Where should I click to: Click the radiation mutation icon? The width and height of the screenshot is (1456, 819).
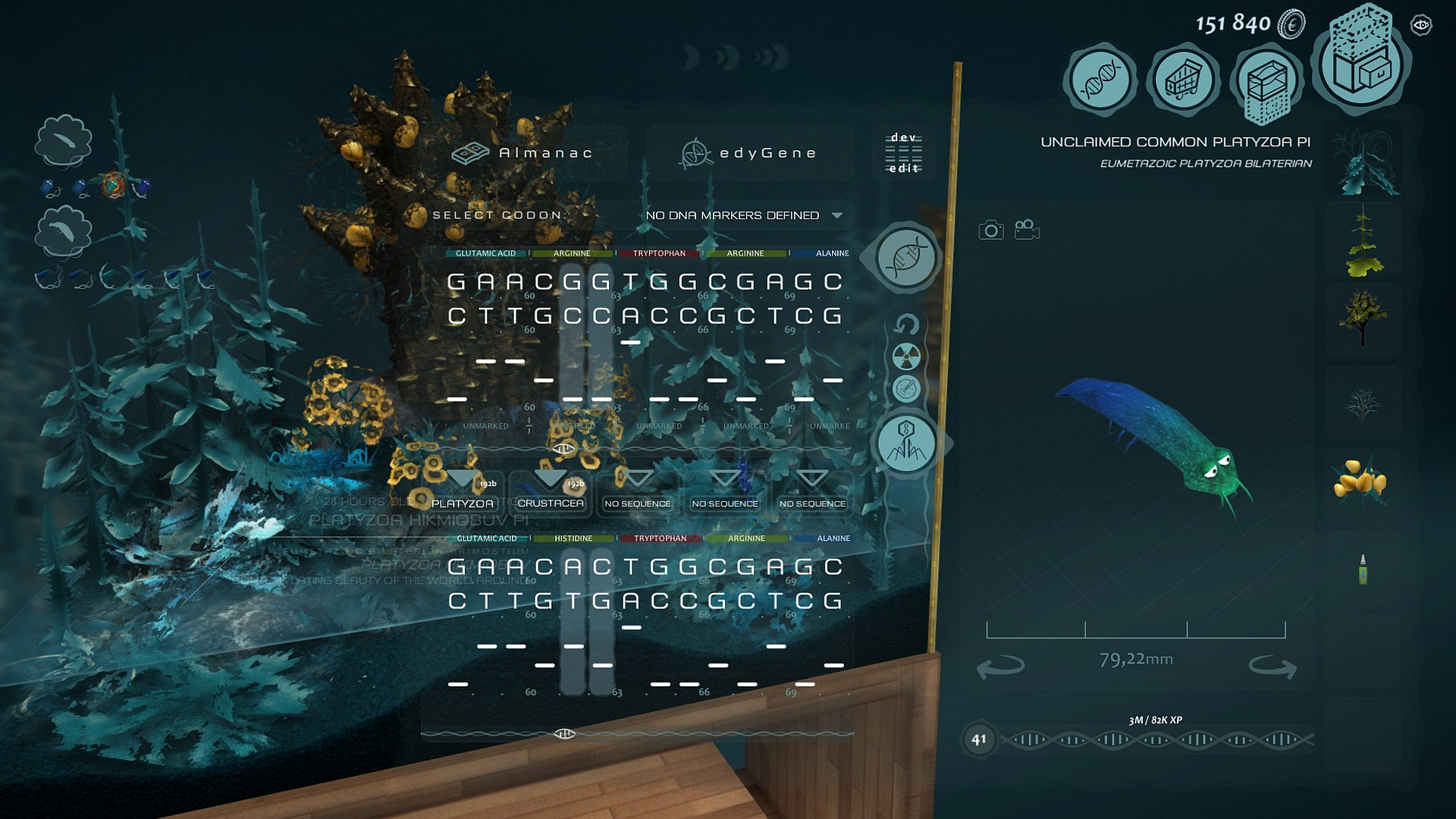907,357
